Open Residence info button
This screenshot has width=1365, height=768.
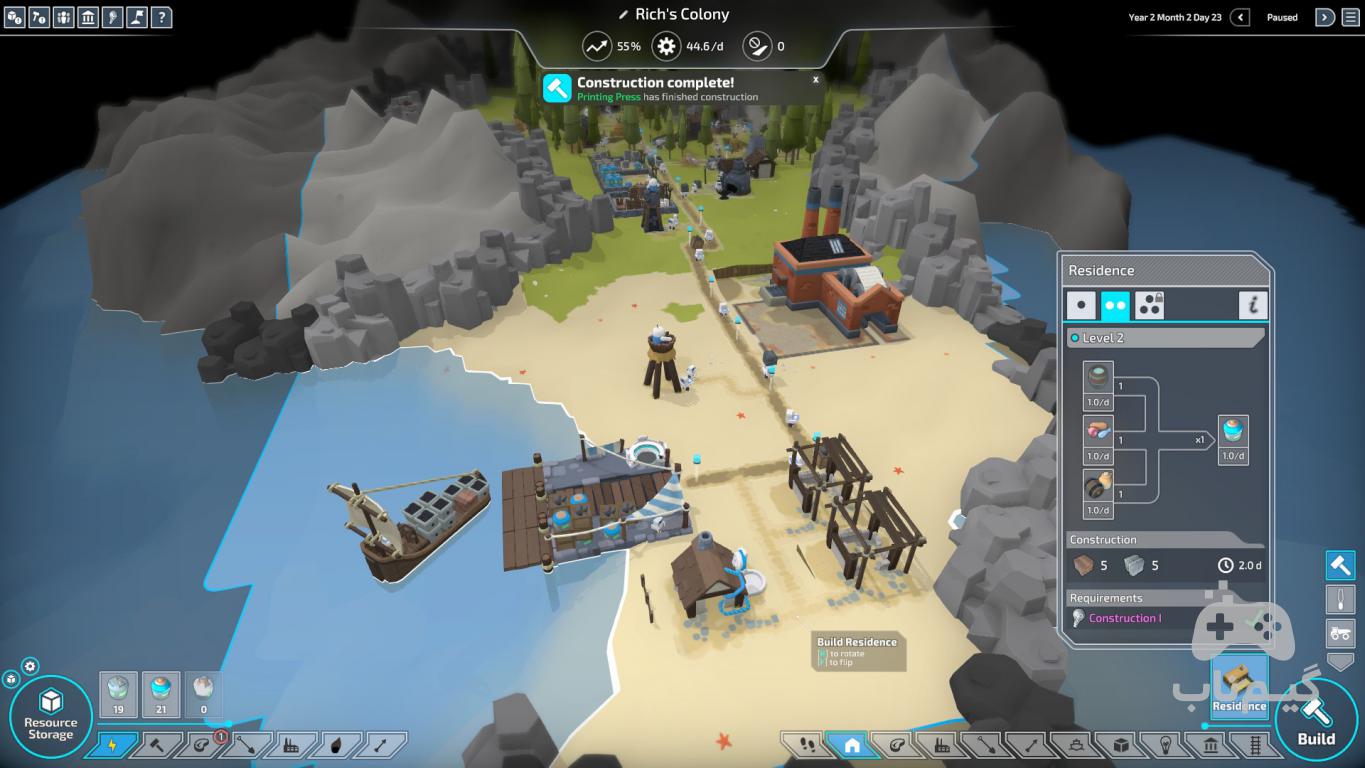click(1252, 305)
